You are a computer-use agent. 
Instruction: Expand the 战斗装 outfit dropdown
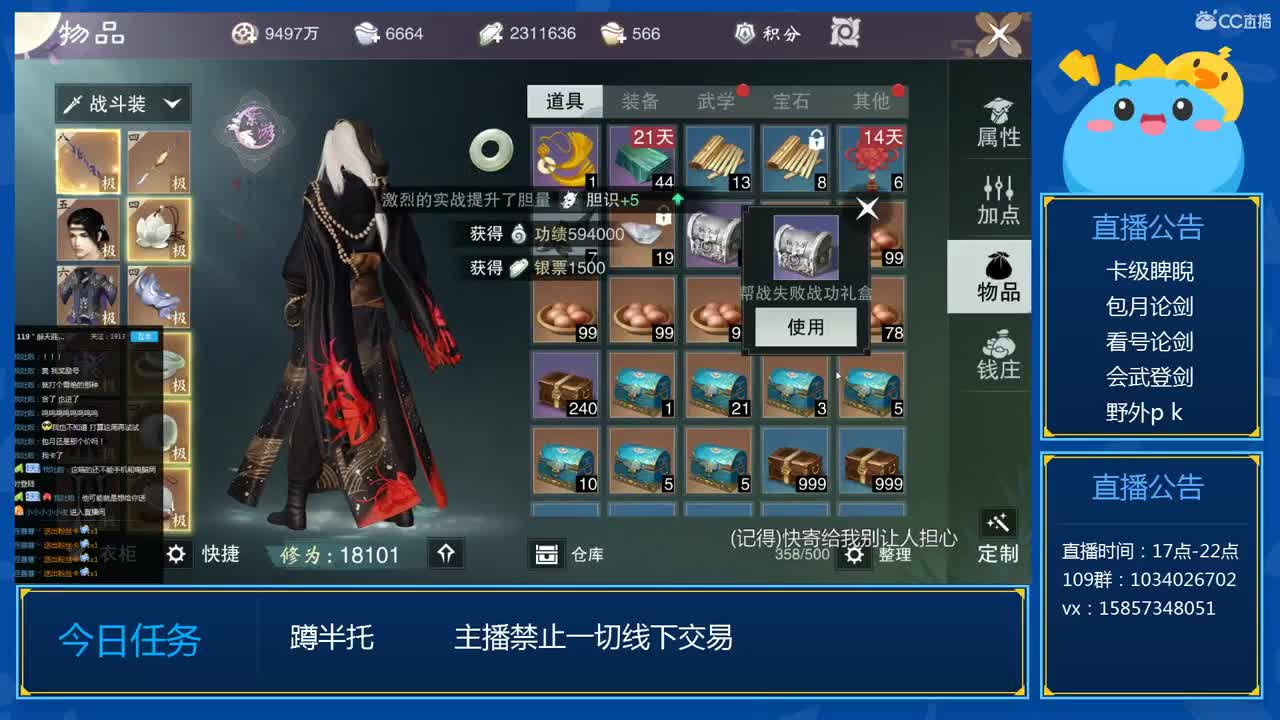point(123,104)
